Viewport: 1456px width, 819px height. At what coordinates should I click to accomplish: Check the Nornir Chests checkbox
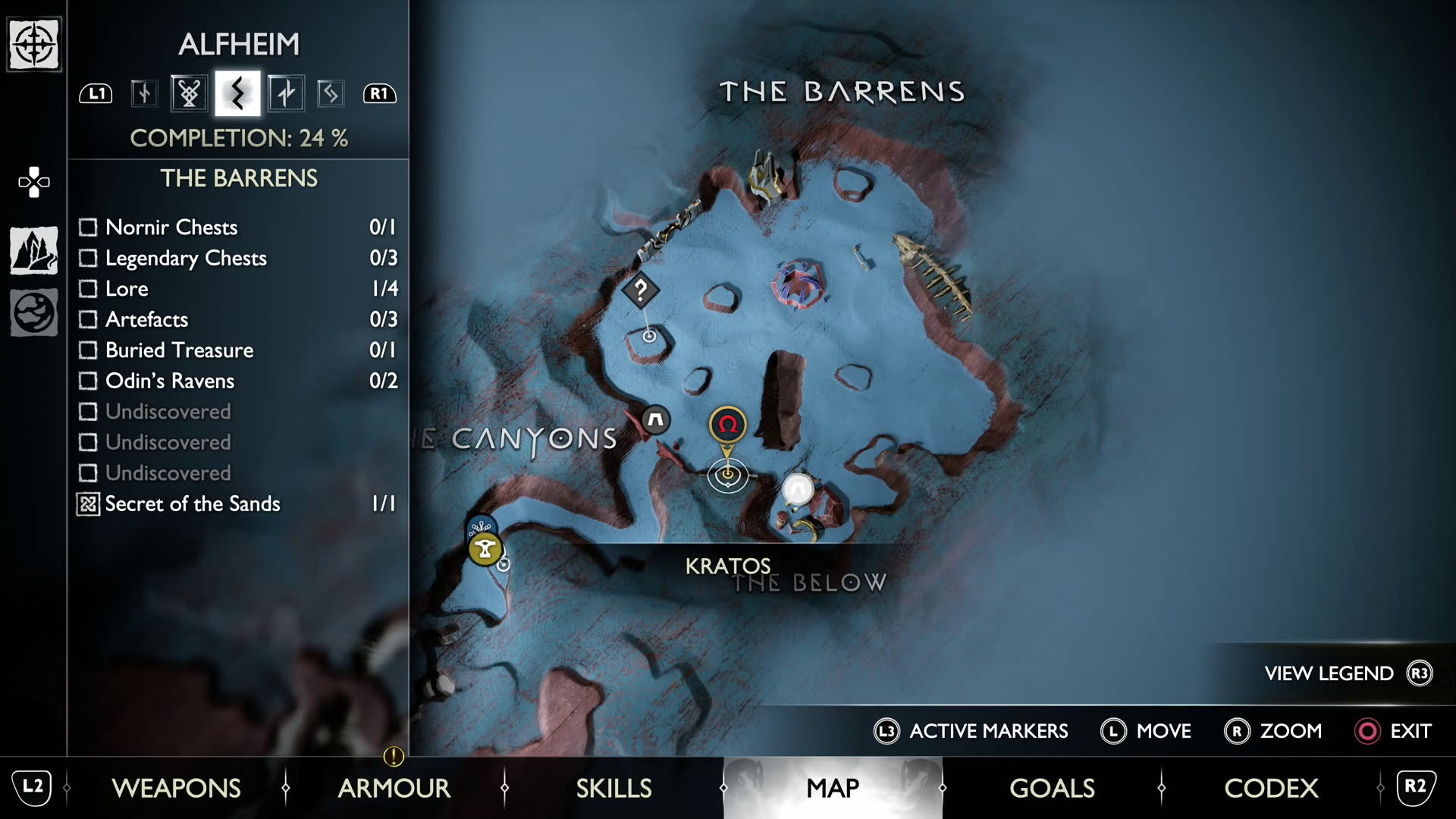[x=87, y=227]
